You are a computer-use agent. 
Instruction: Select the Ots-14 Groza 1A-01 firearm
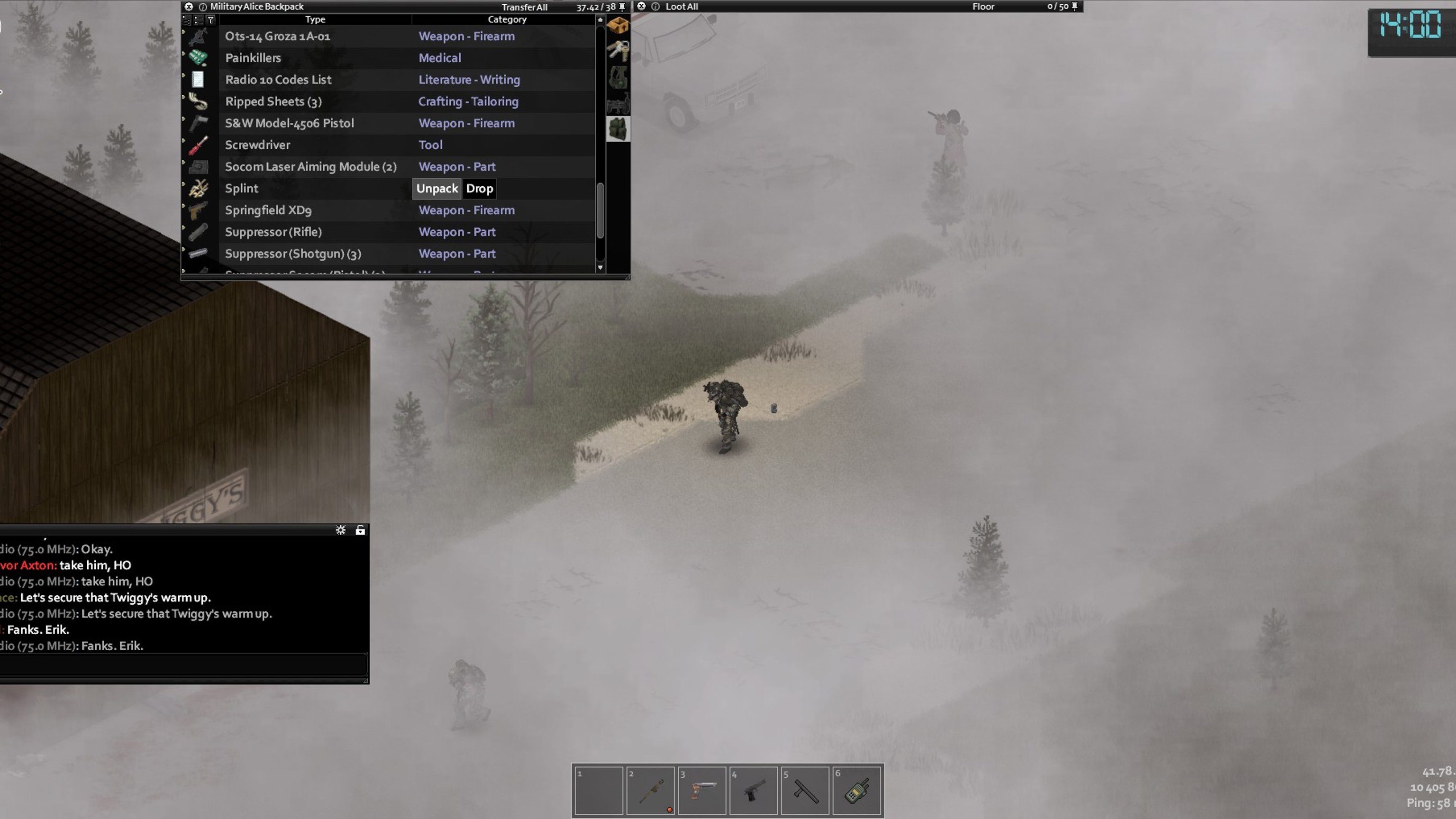tap(277, 36)
